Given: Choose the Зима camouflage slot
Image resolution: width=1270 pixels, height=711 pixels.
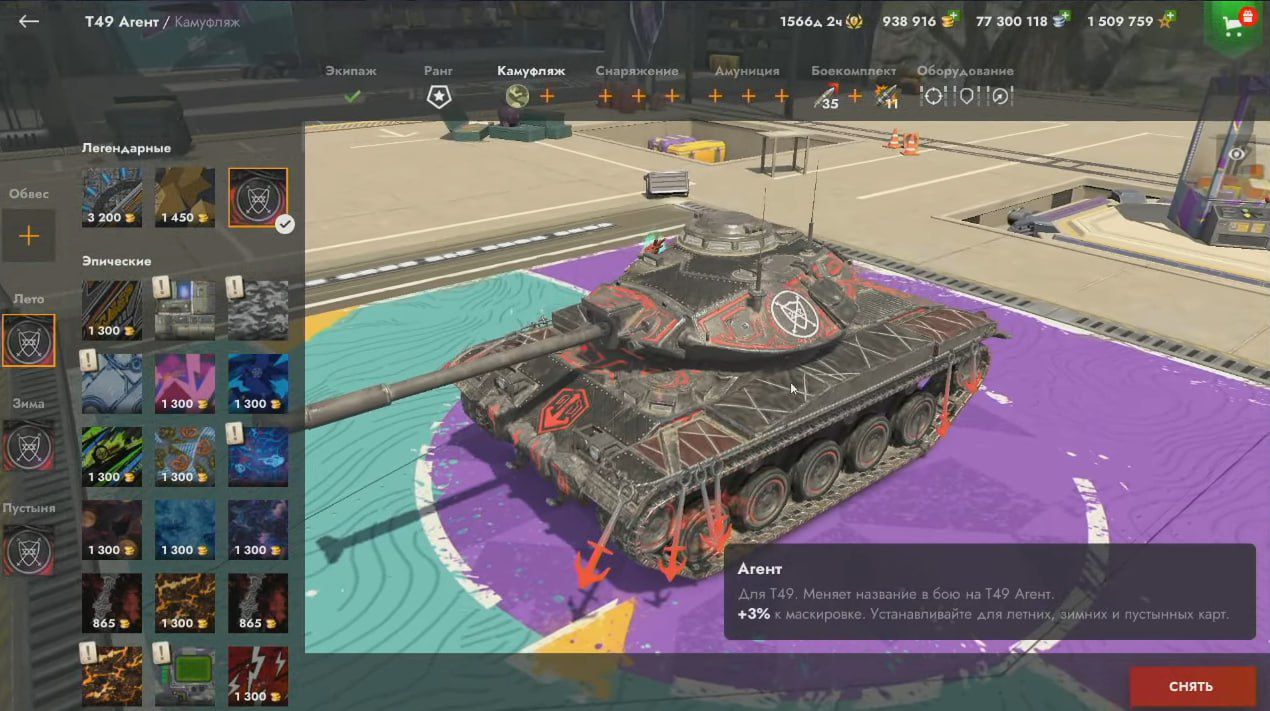Looking at the screenshot, I should click(29, 445).
